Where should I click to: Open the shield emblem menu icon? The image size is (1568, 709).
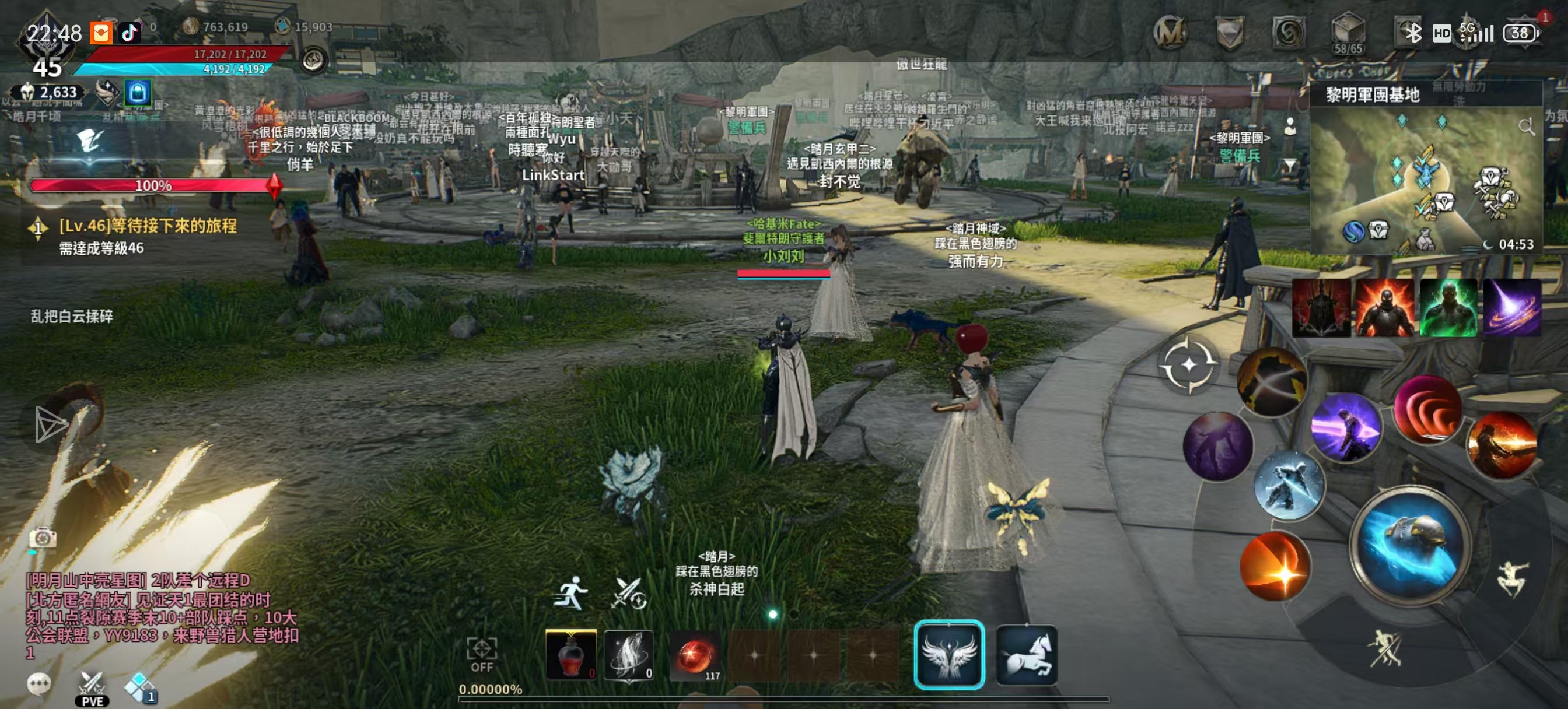click(x=1229, y=31)
